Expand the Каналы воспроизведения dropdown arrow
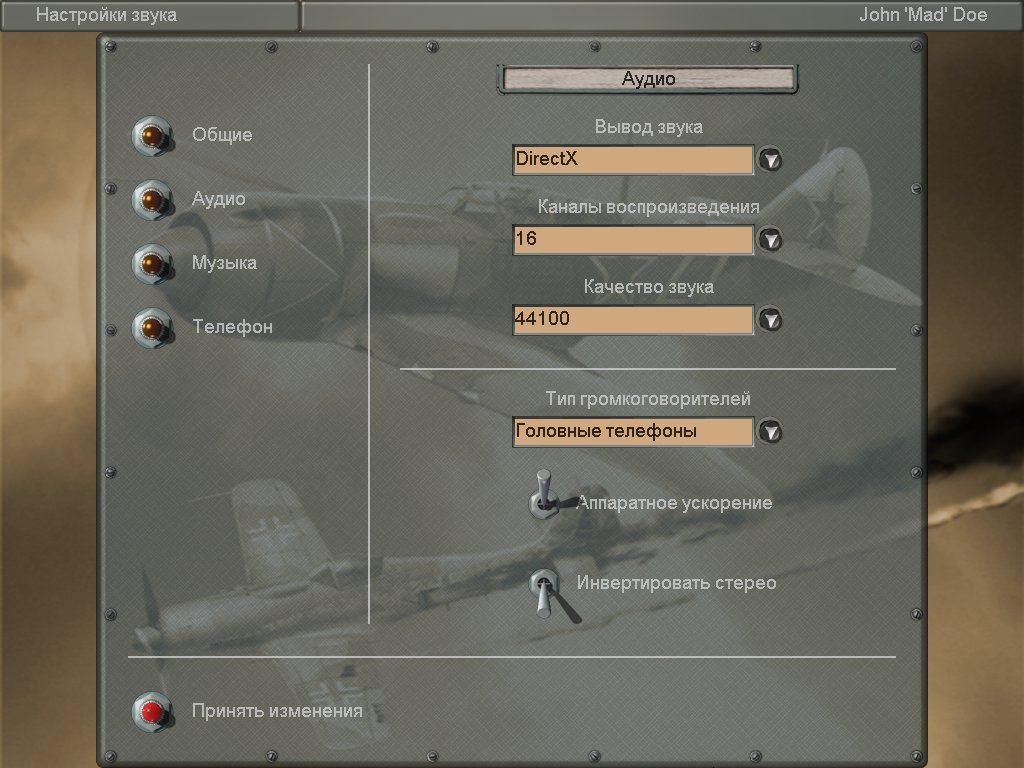The width and height of the screenshot is (1024, 768). [769, 240]
